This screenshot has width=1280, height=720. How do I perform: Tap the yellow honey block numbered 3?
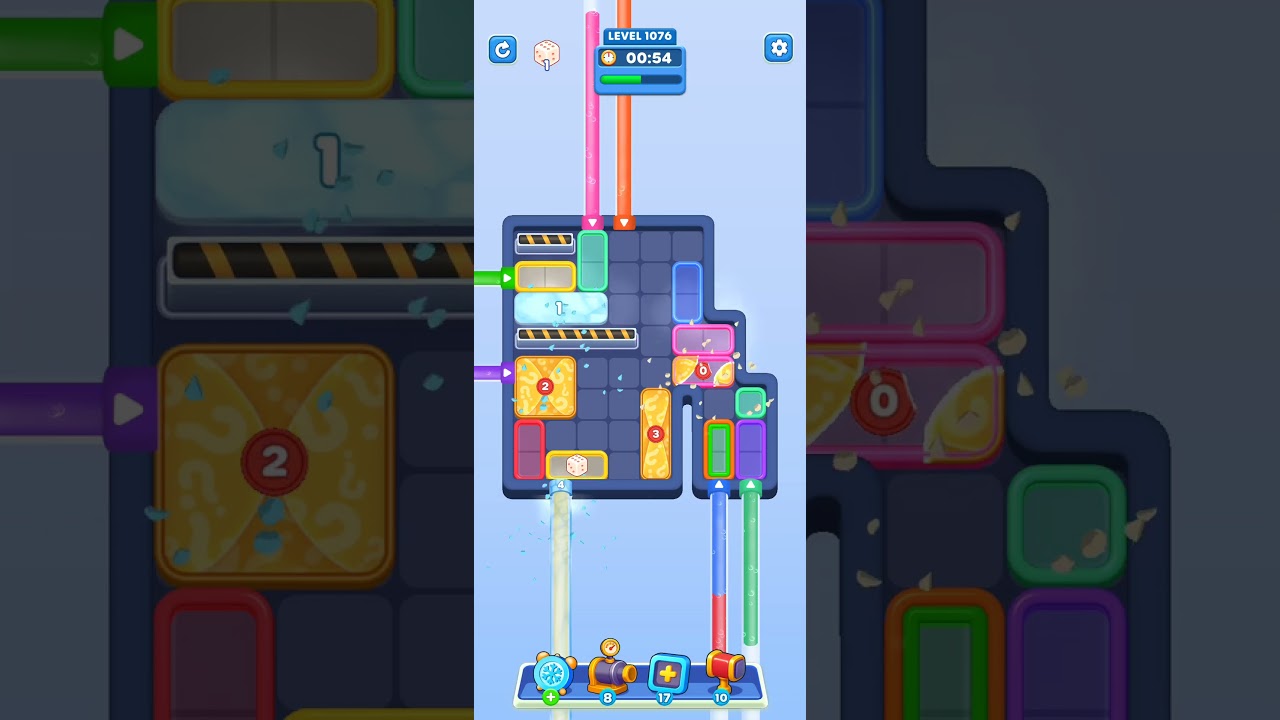(656, 432)
